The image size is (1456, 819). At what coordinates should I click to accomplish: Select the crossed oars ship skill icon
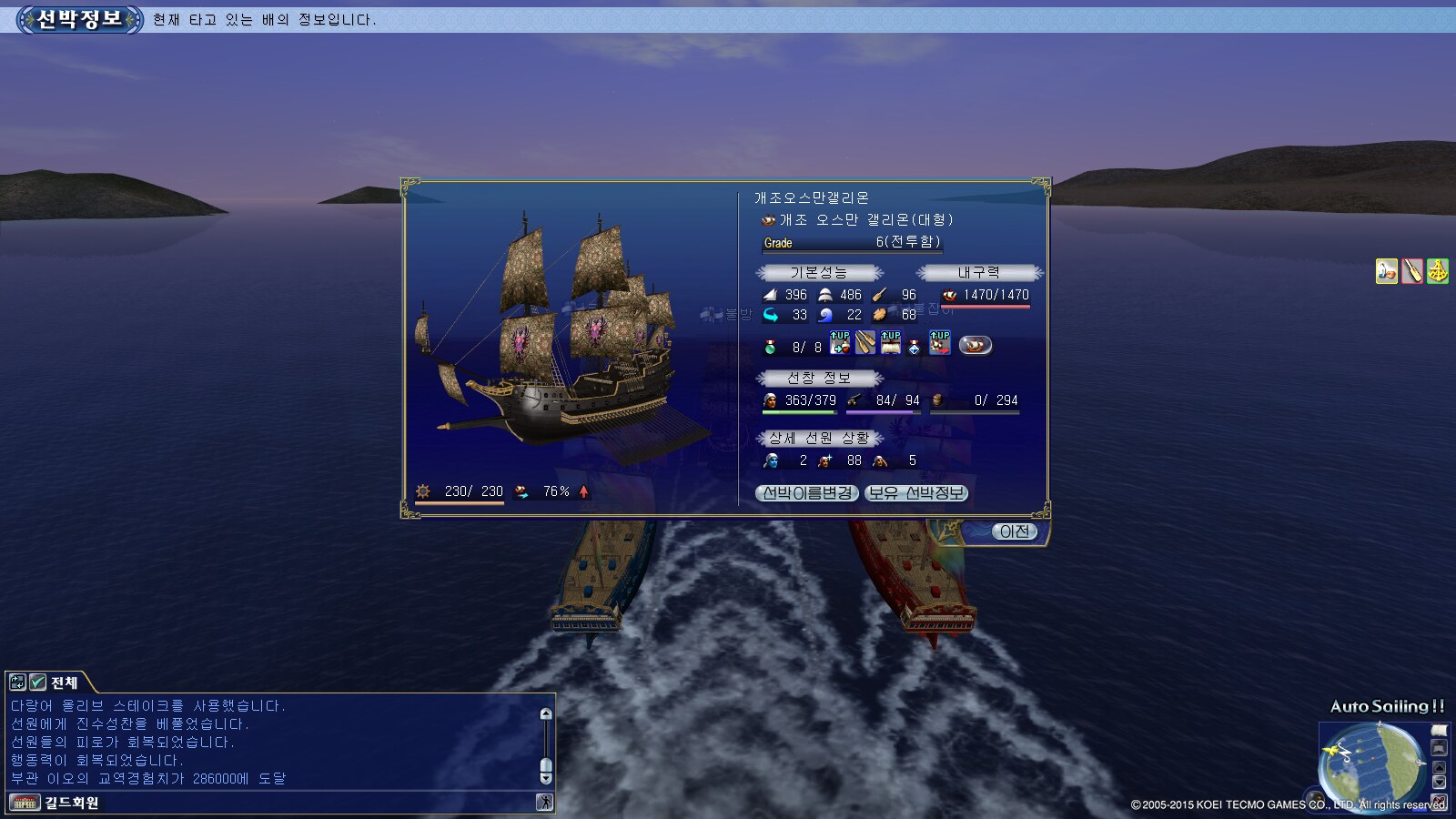tap(864, 343)
